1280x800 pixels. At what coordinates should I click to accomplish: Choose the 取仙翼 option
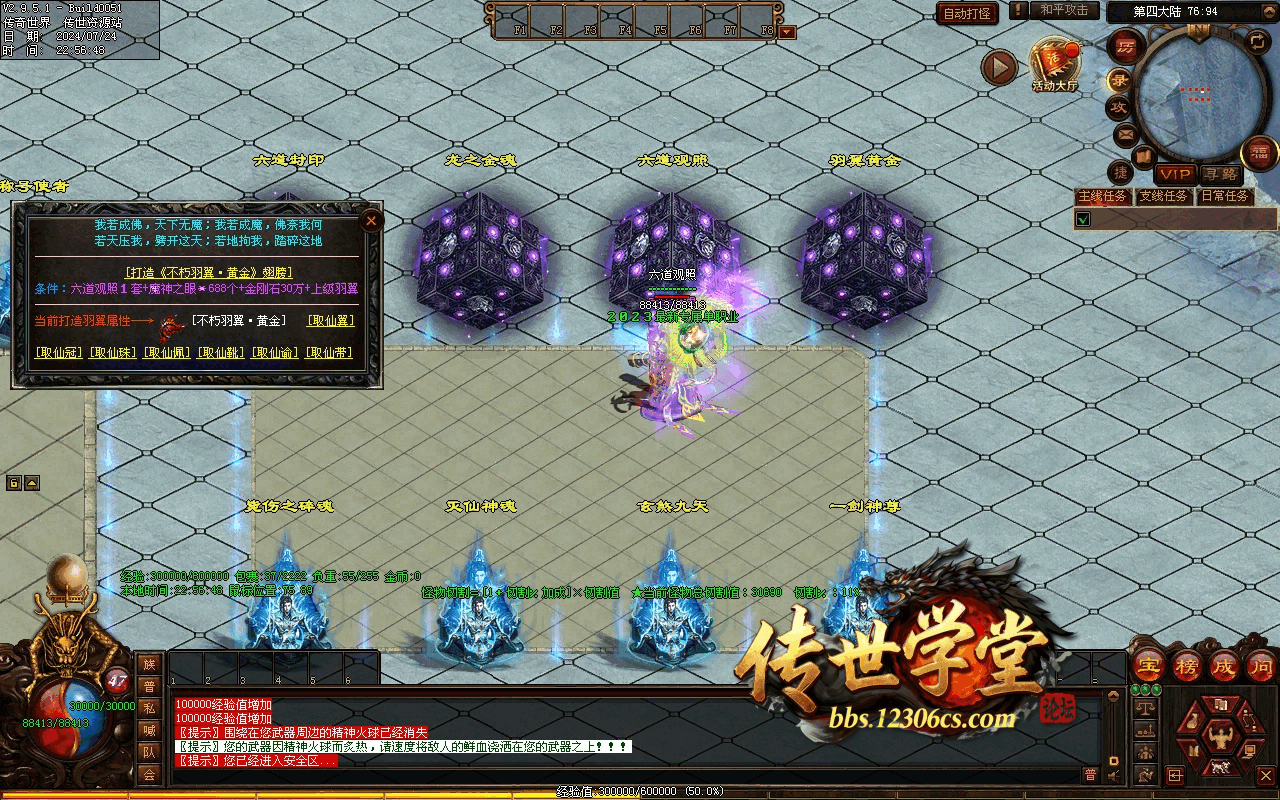[330, 321]
